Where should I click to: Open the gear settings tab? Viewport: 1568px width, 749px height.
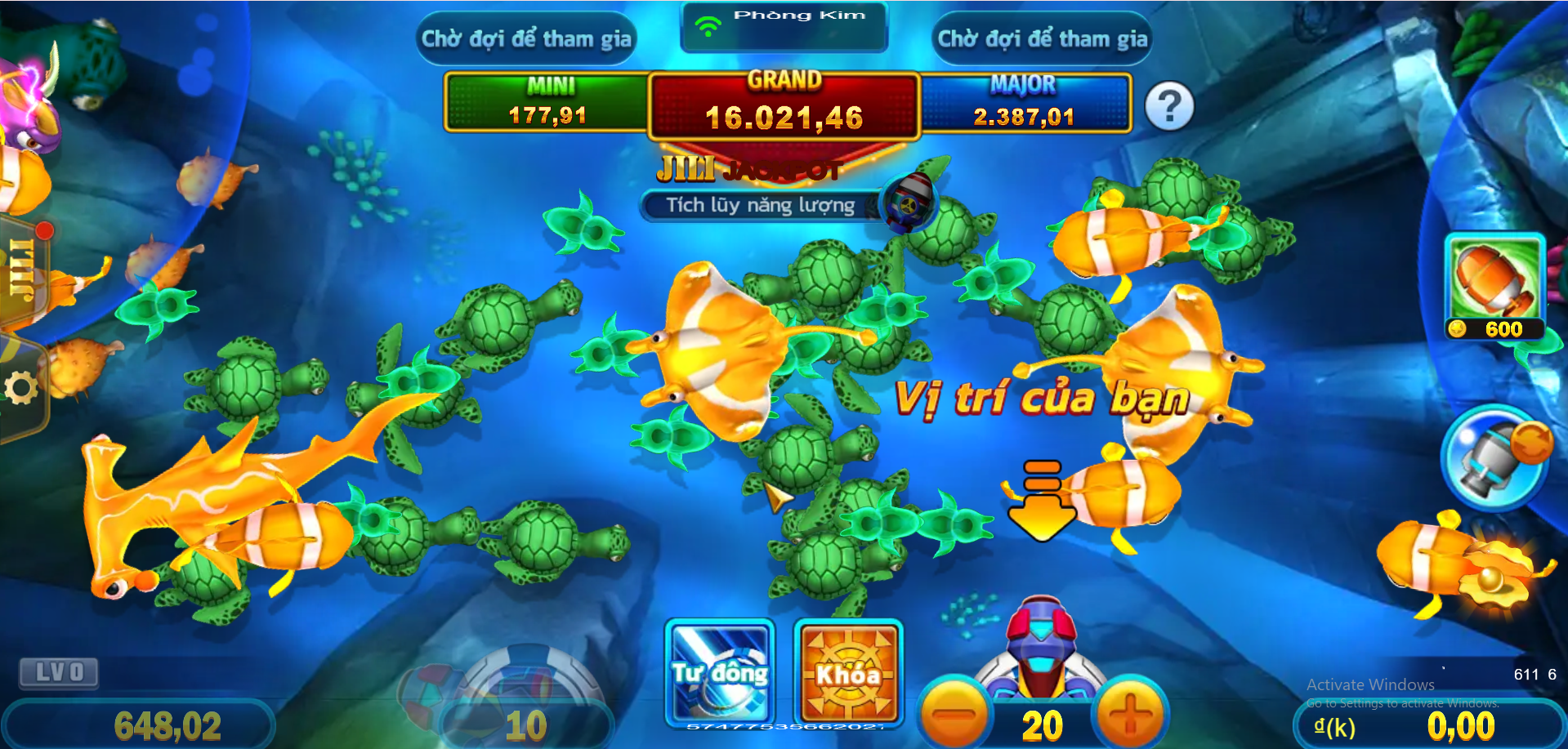21,388
